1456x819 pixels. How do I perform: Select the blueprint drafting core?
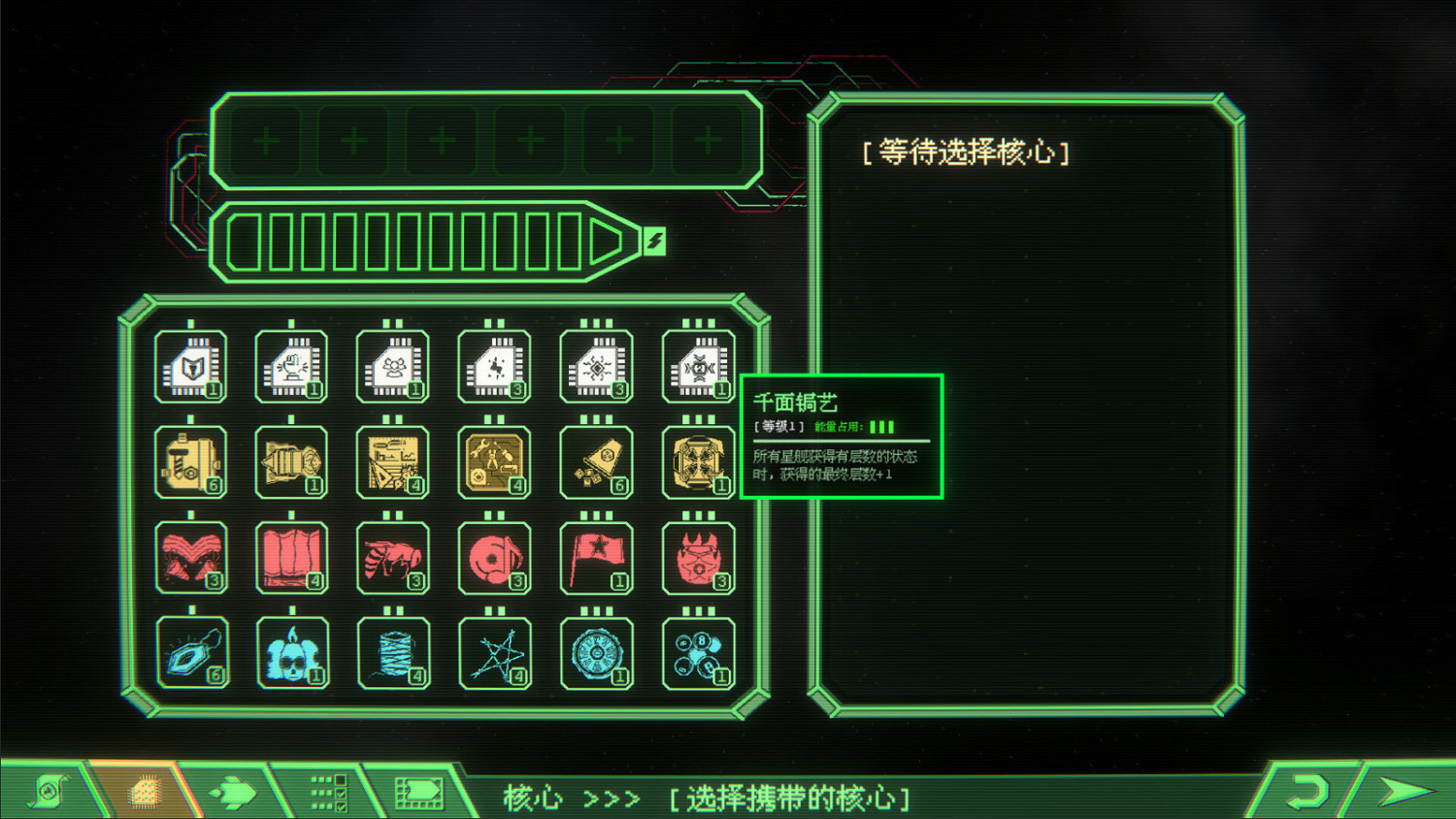393,461
